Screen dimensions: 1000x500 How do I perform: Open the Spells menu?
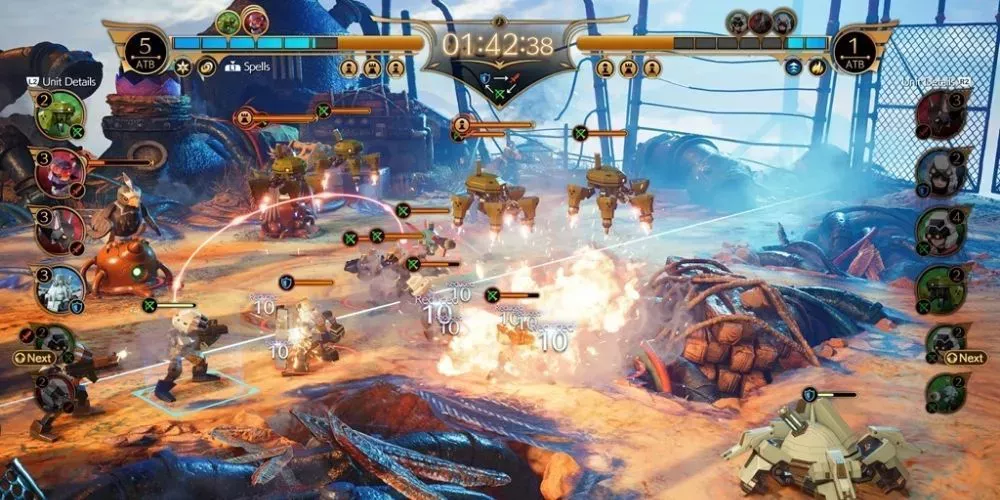[x=249, y=67]
